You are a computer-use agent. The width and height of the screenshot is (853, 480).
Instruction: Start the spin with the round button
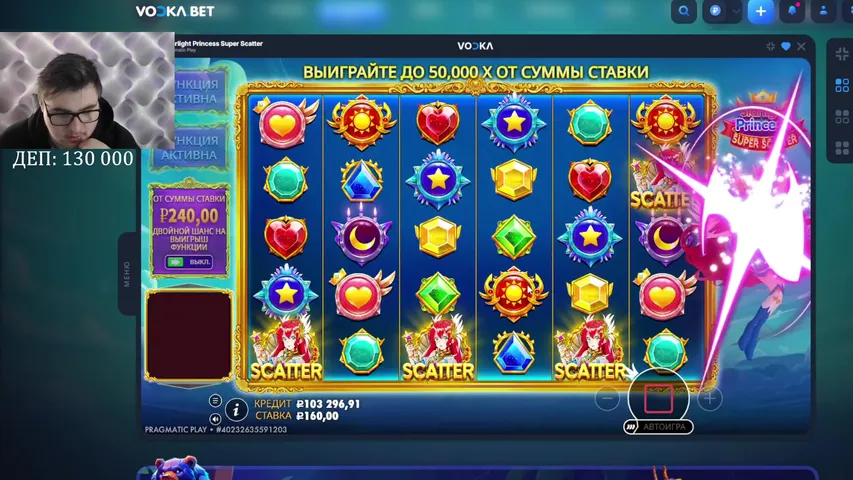(x=658, y=397)
